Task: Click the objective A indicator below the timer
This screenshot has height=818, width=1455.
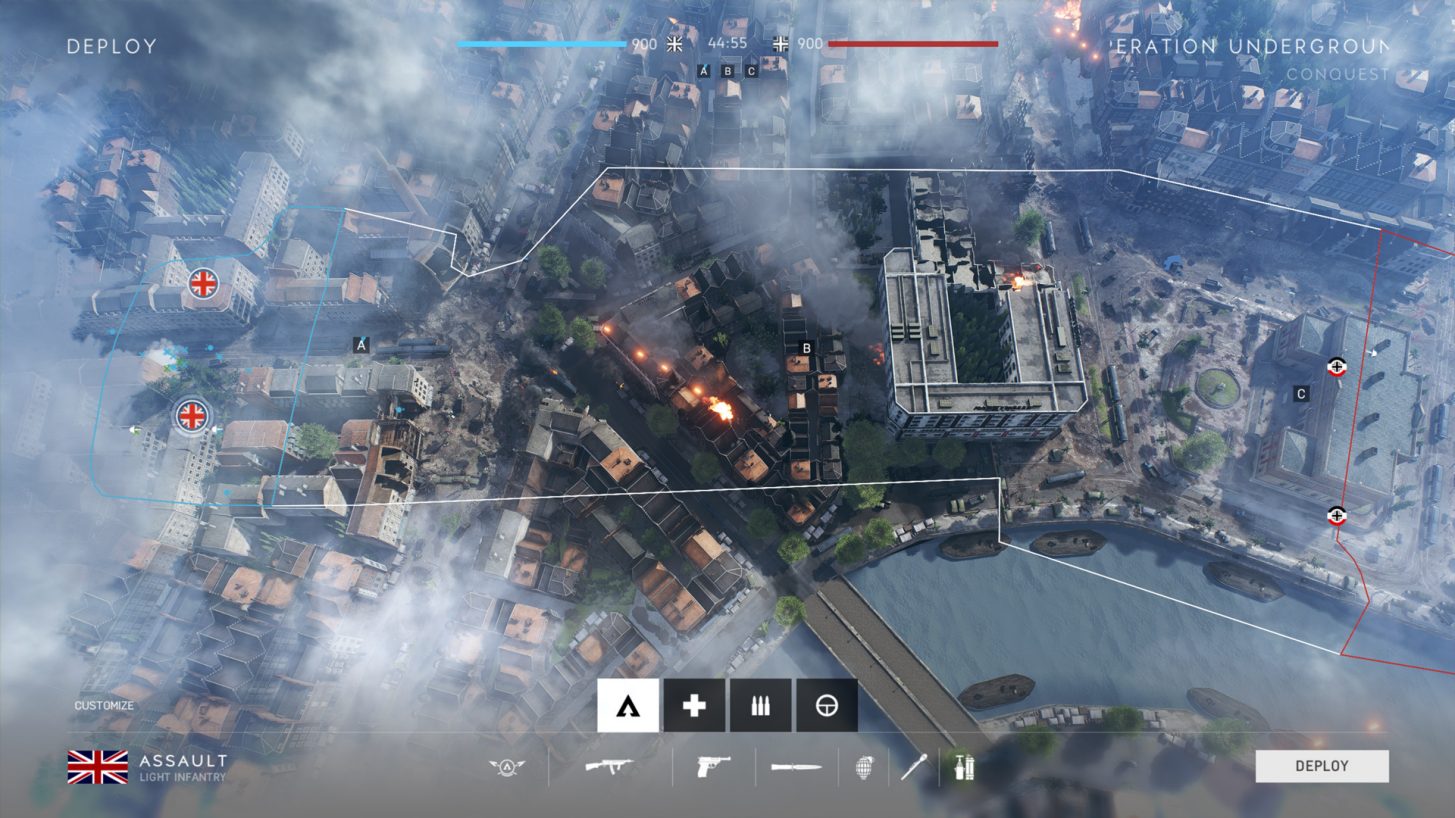Action: point(706,71)
